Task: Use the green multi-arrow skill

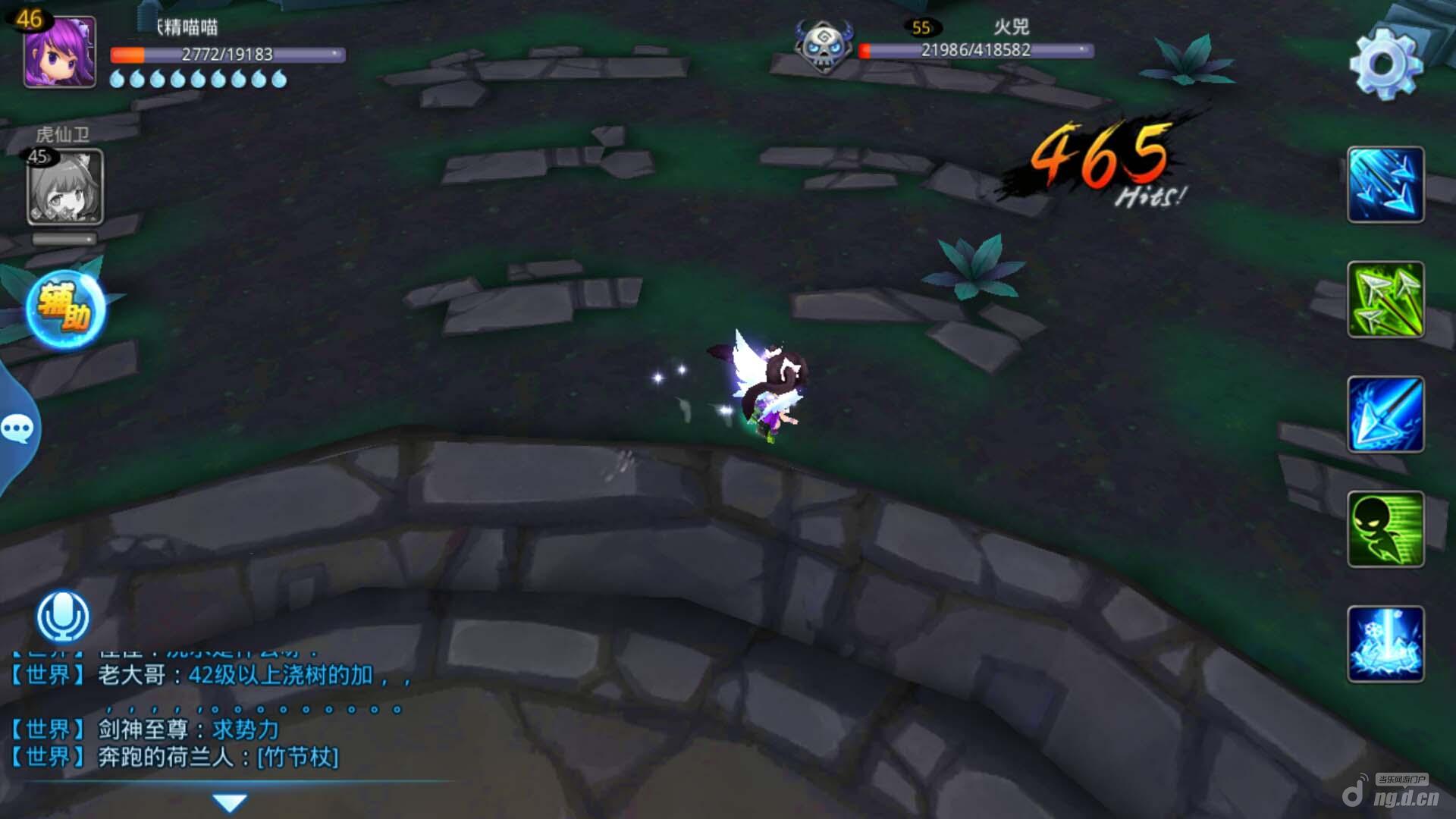Action: pos(1385,300)
